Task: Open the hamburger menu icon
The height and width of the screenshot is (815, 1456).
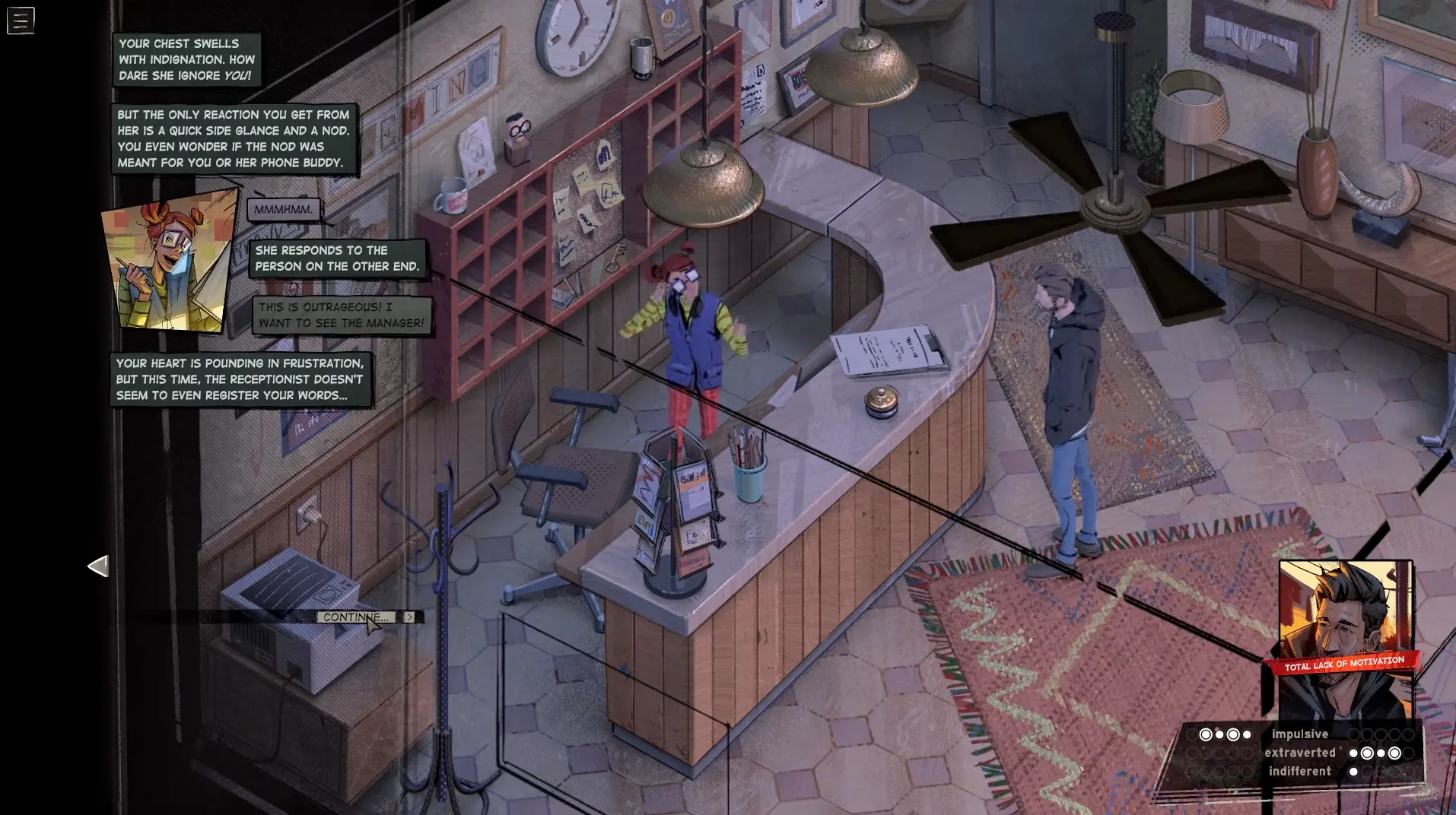Action: pos(21,21)
